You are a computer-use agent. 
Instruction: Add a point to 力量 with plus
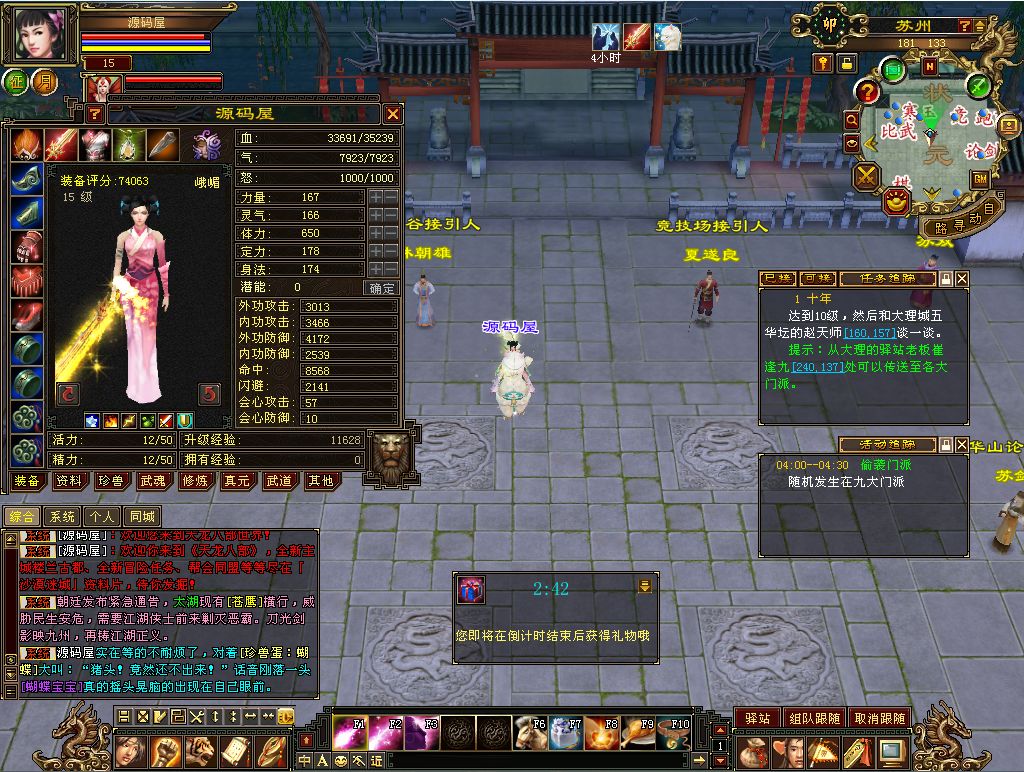tap(376, 198)
